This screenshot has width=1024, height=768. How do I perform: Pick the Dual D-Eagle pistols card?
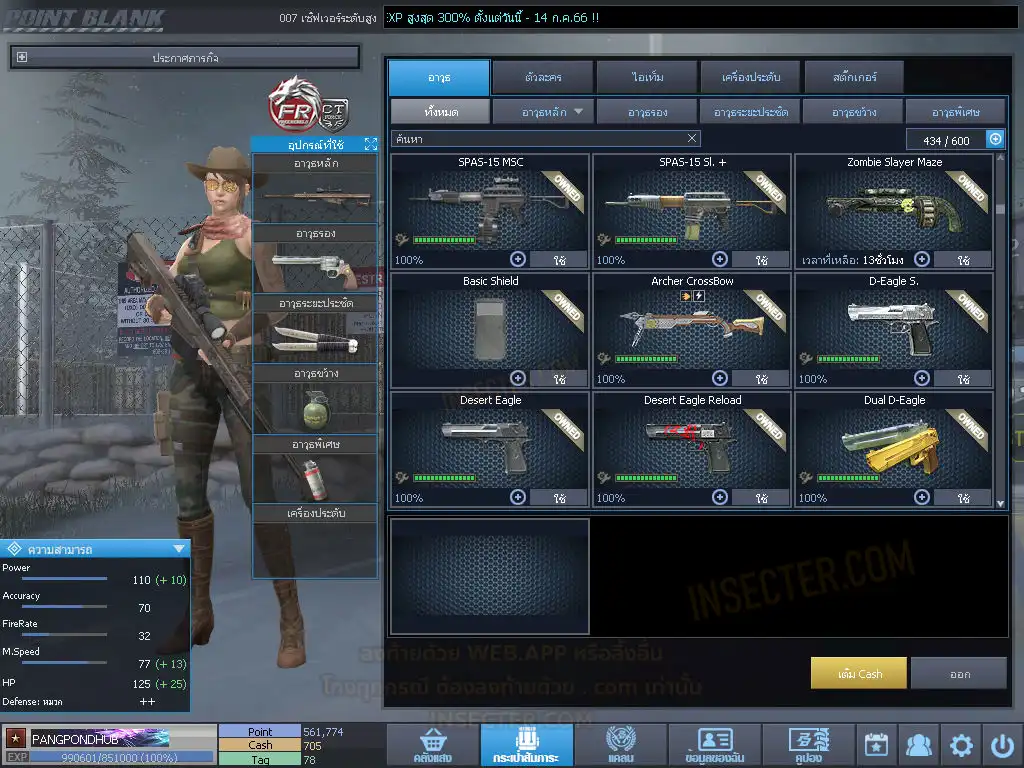point(893,445)
